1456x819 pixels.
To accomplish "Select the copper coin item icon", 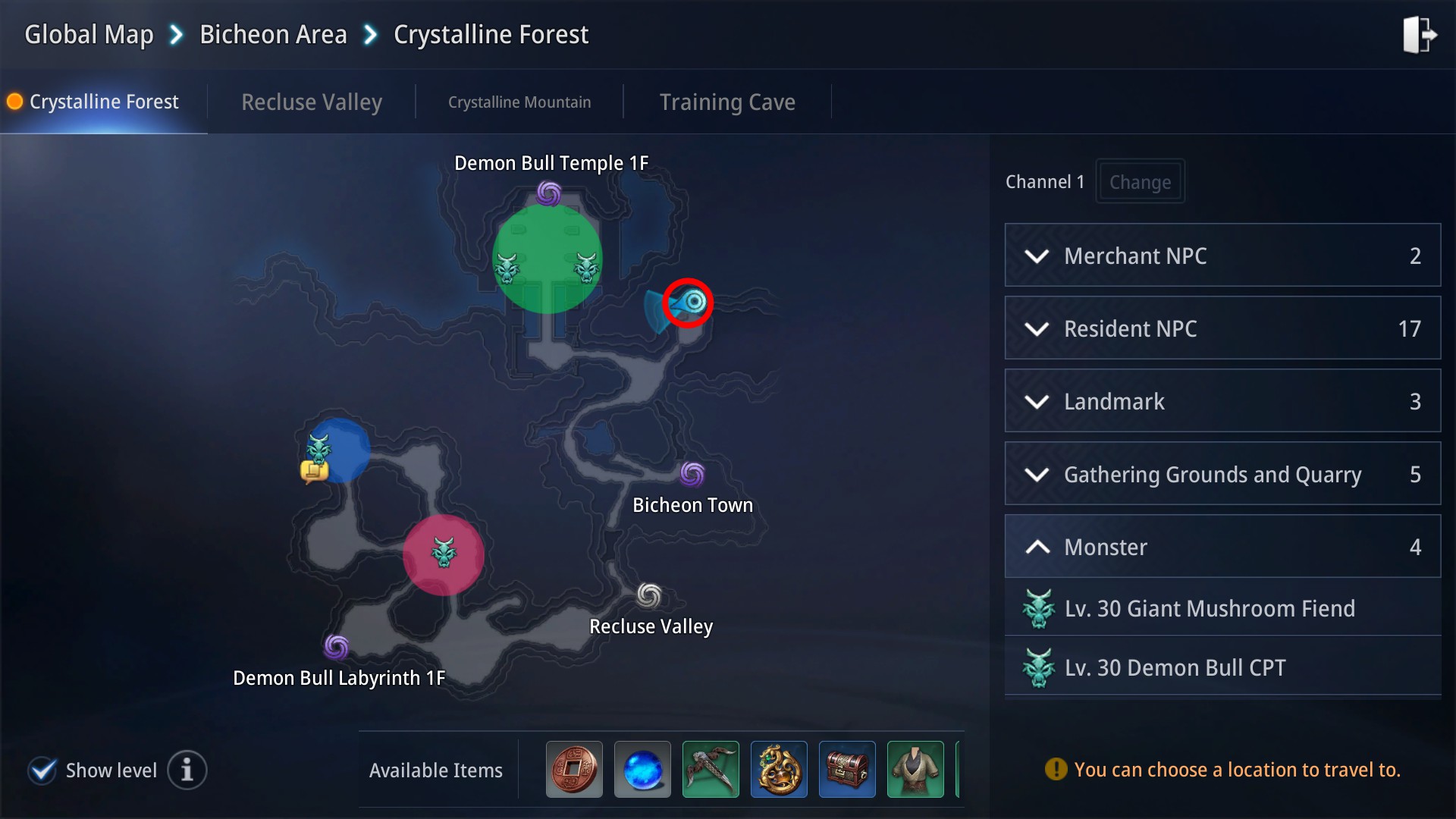I will coord(574,769).
